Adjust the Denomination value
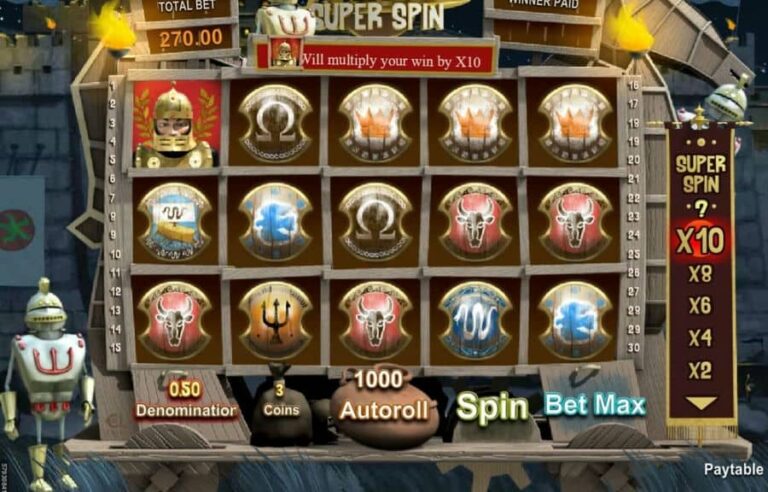 click(185, 400)
